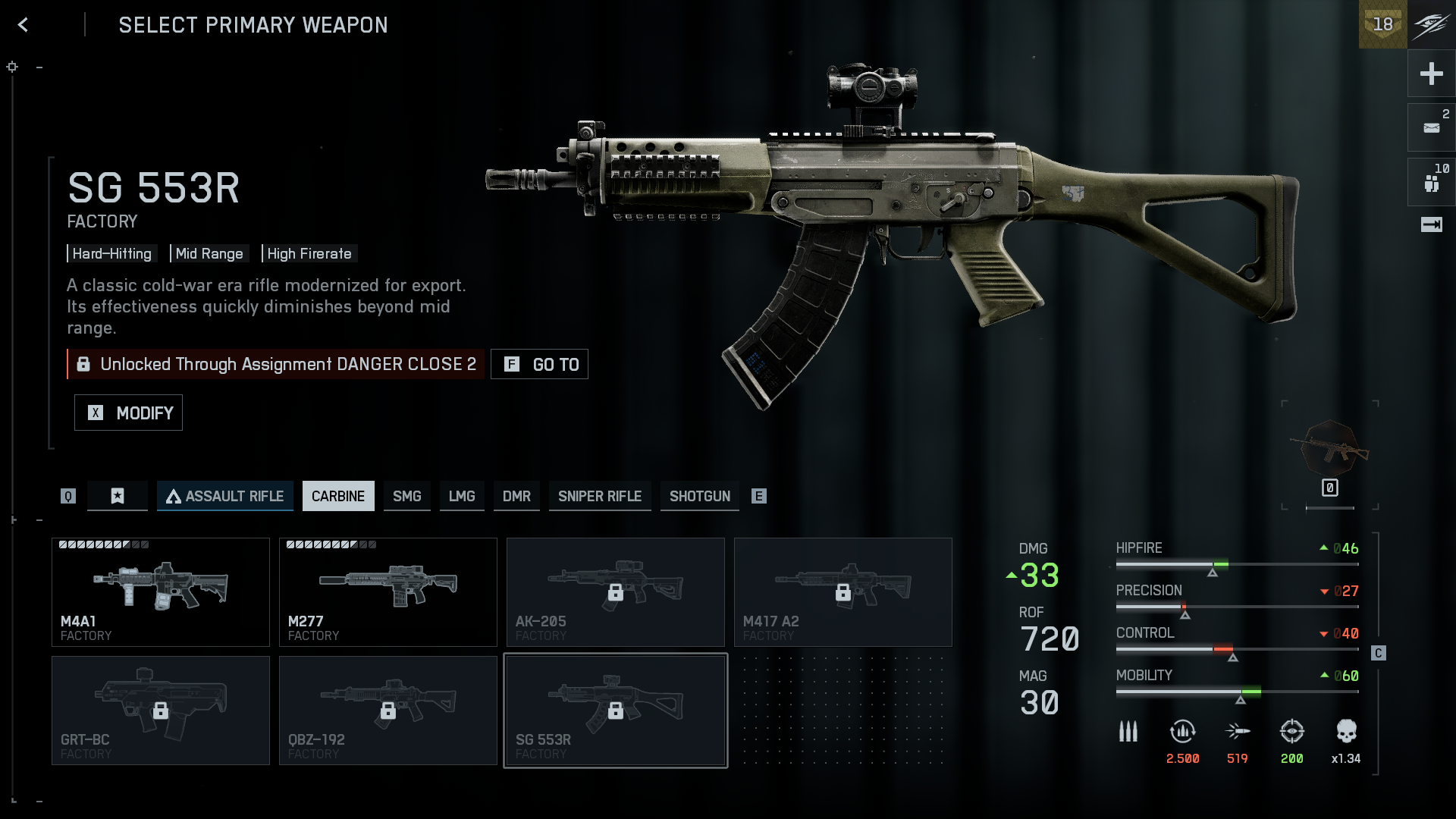Switch to the DMR tab

click(516, 496)
